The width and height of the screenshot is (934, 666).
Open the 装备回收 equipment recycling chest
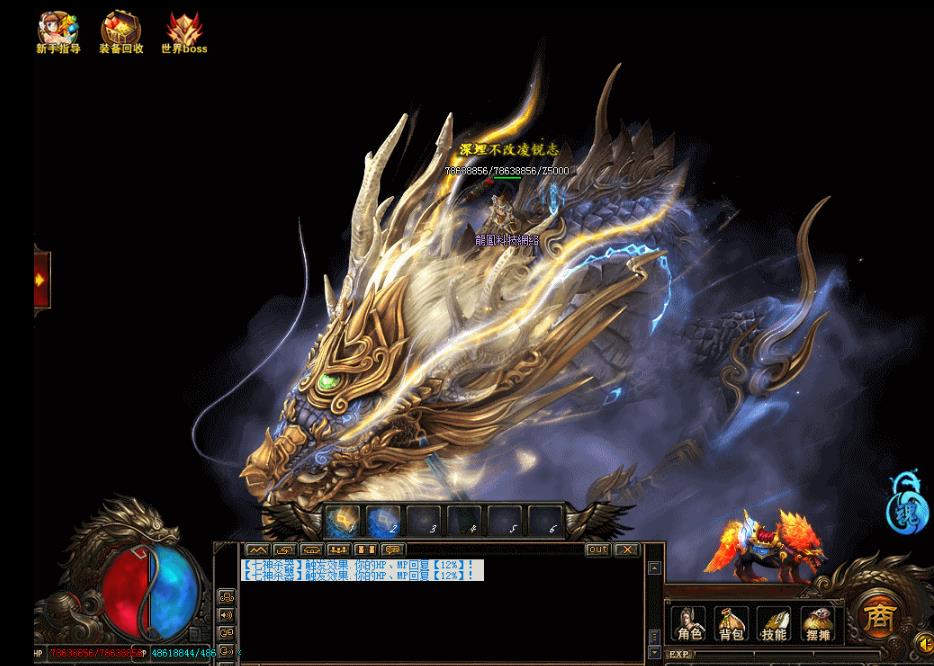121,31
